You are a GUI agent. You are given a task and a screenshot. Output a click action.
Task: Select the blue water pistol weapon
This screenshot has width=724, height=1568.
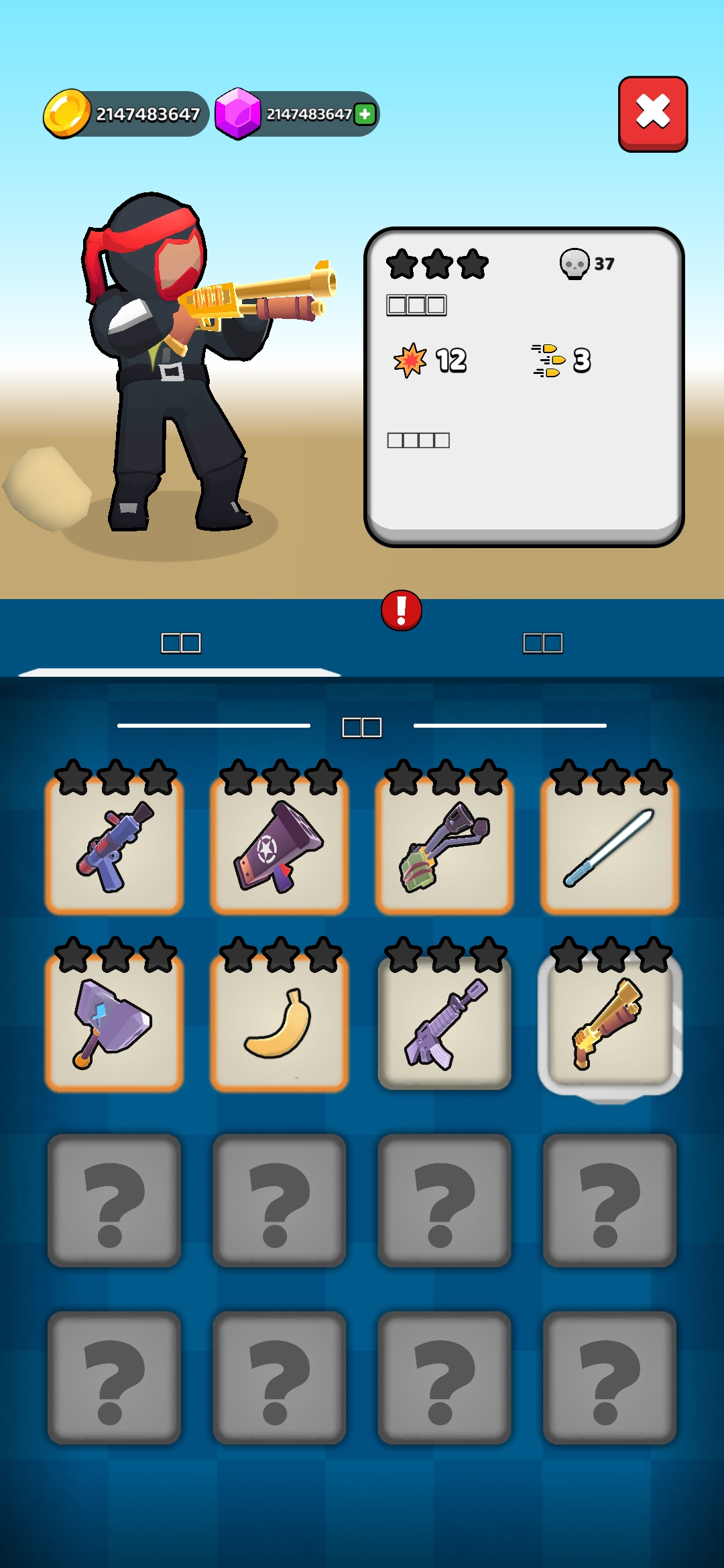pyautogui.click(x=115, y=846)
